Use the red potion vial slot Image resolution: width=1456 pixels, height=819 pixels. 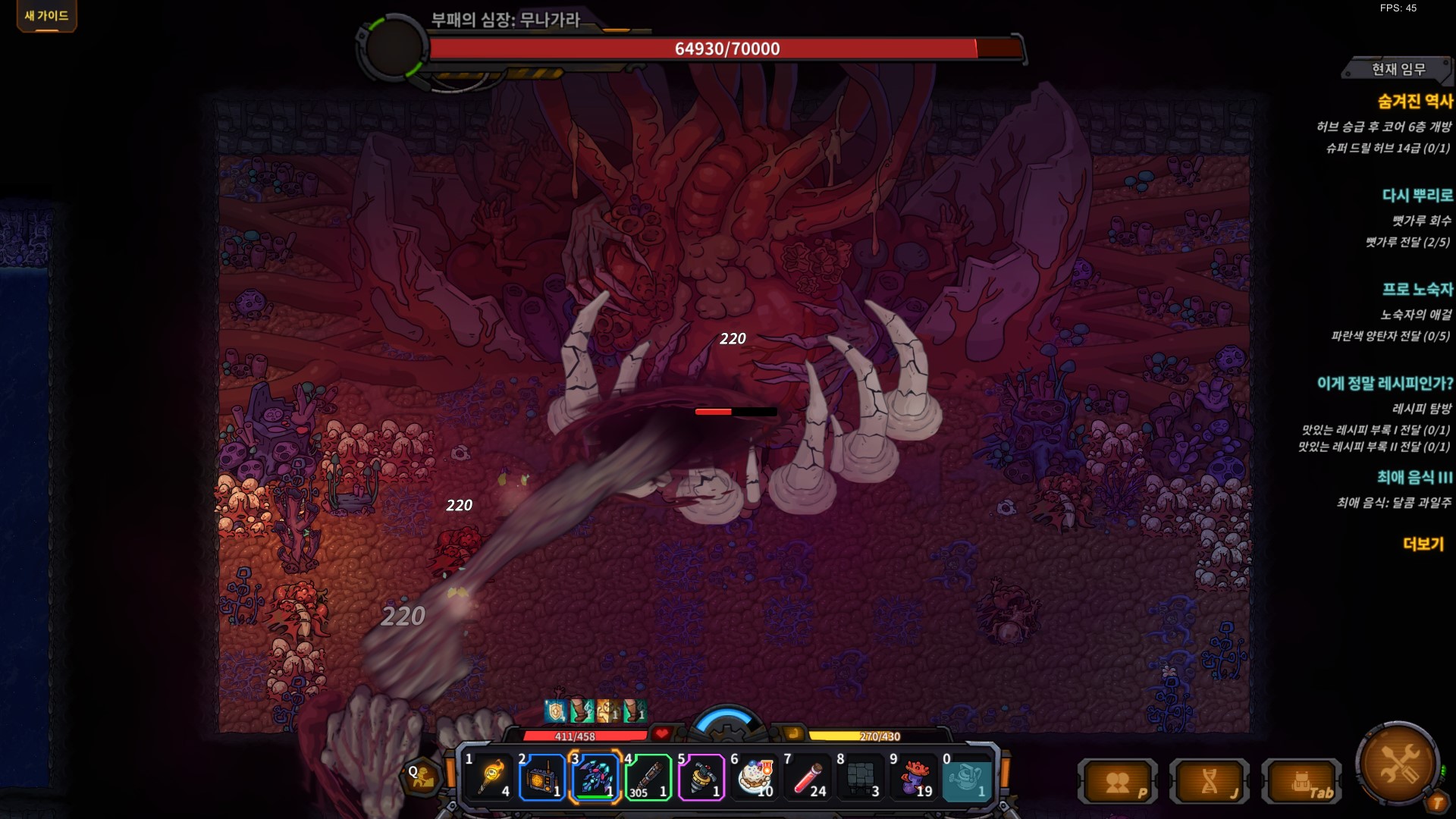tap(808, 777)
